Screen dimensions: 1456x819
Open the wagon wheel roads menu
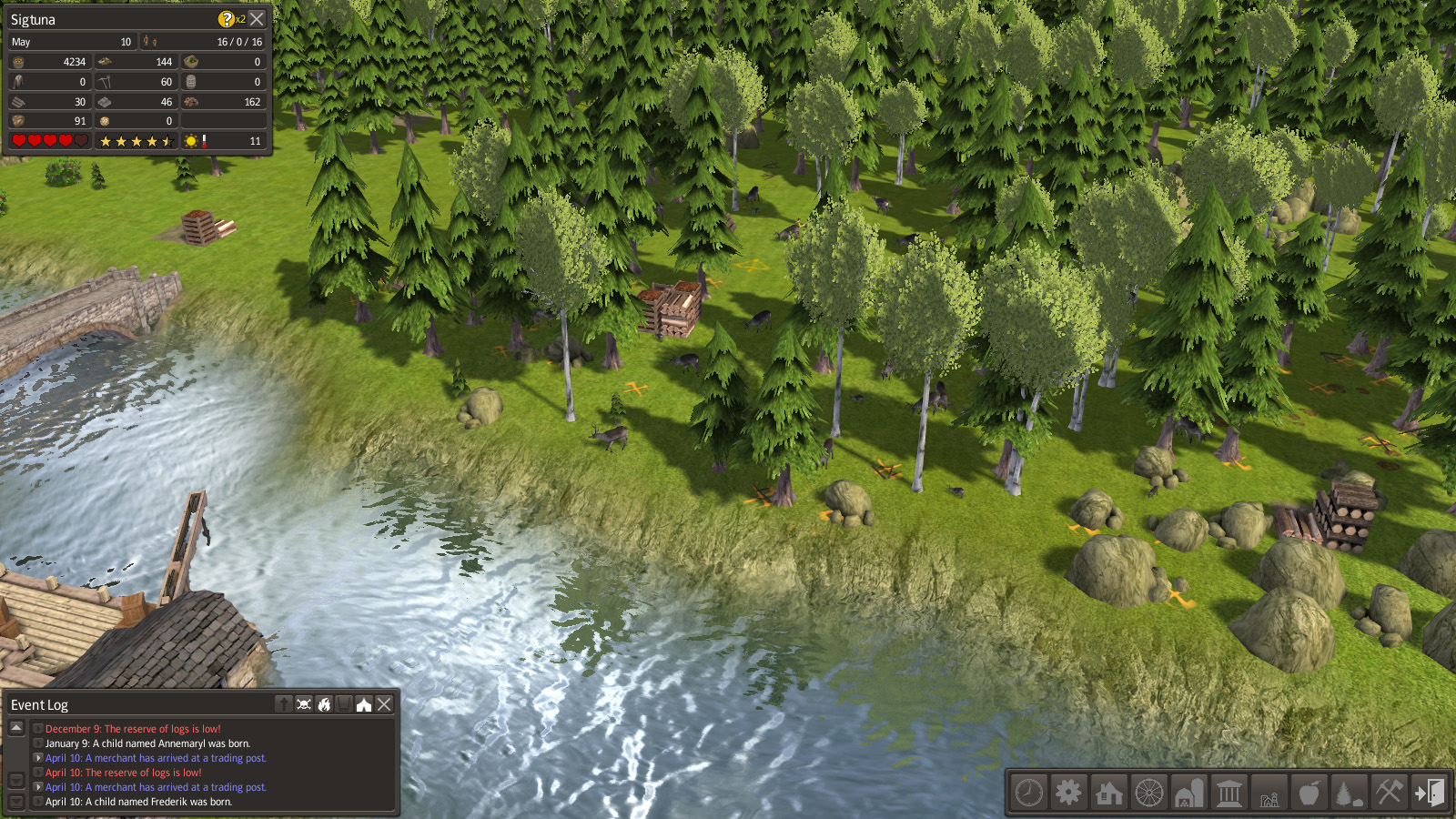1148,793
